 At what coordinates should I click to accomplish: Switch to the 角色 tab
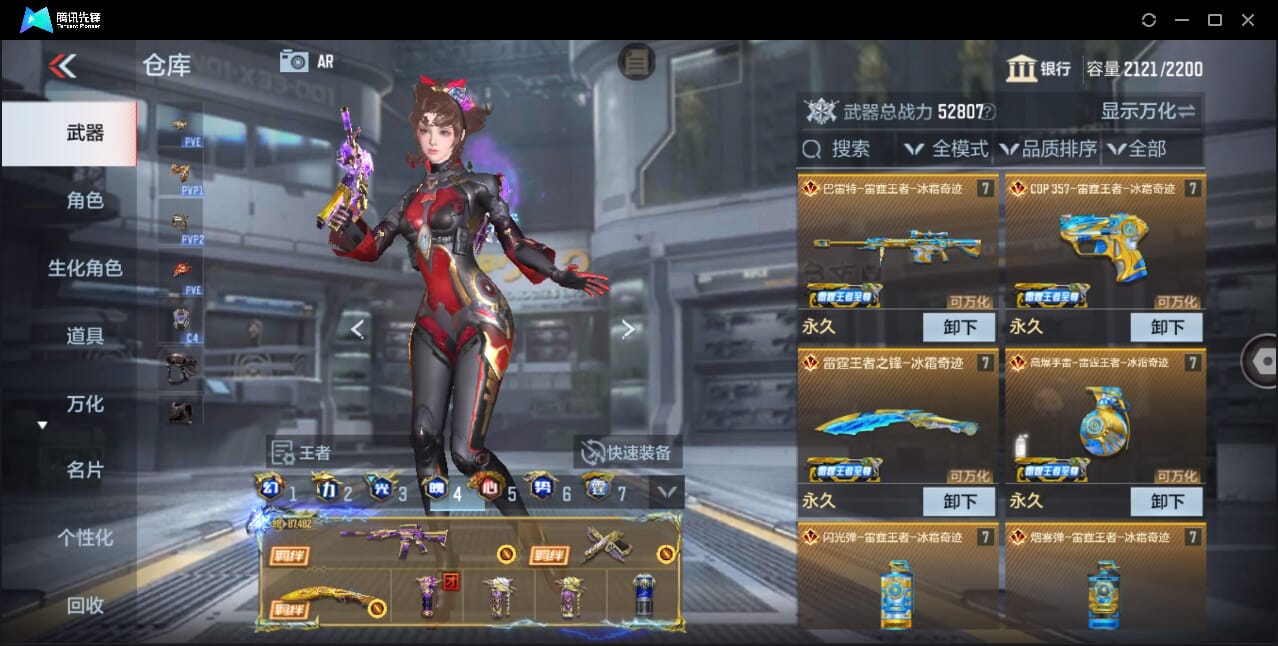84,201
